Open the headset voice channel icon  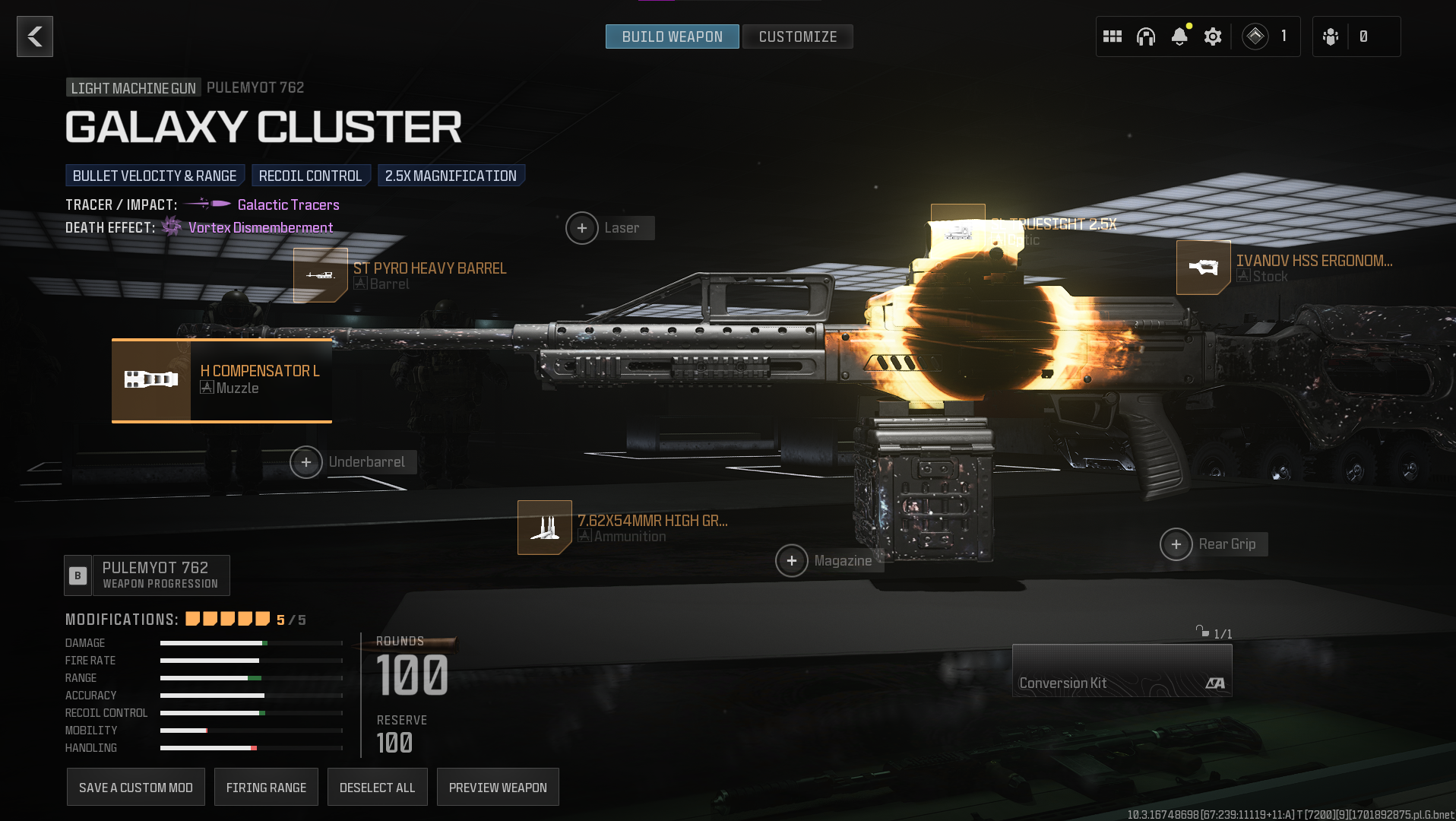1146,36
